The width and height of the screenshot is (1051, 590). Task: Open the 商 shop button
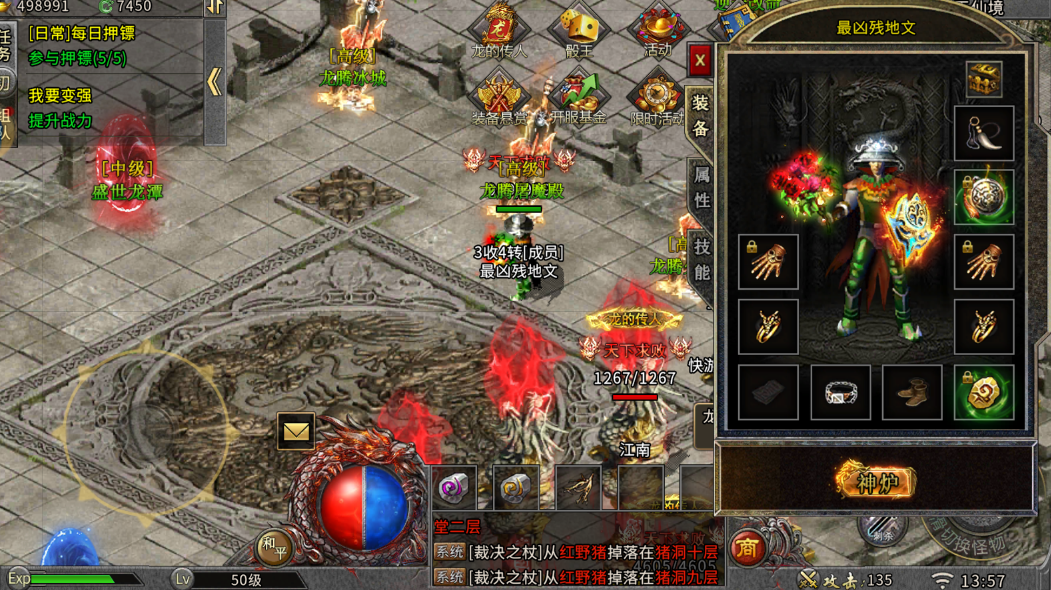748,547
